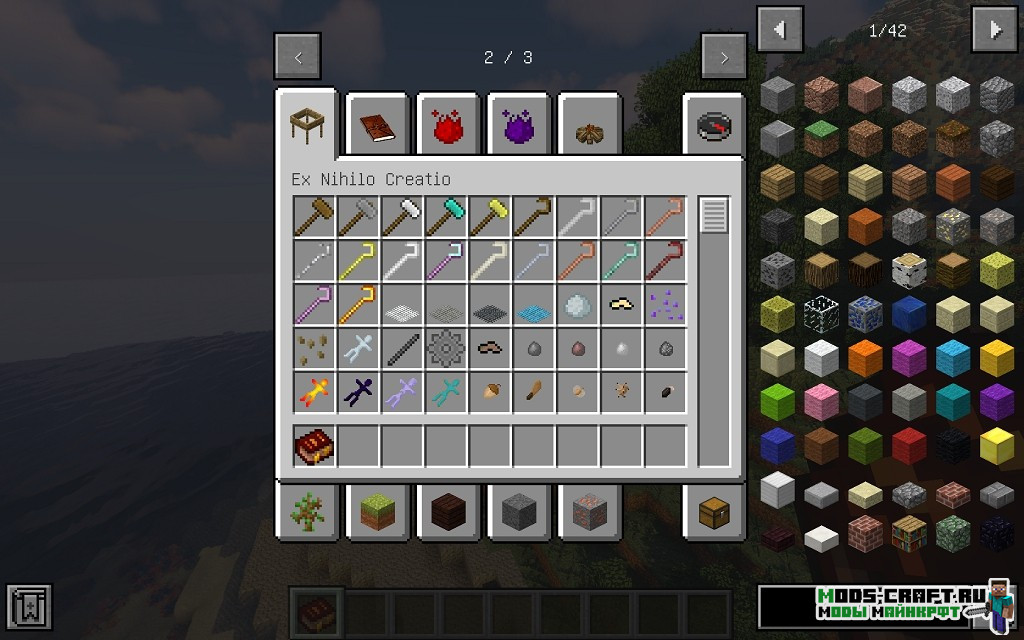
Task: Click the creative inventory scrollbar handle
Action: (713, 216)
